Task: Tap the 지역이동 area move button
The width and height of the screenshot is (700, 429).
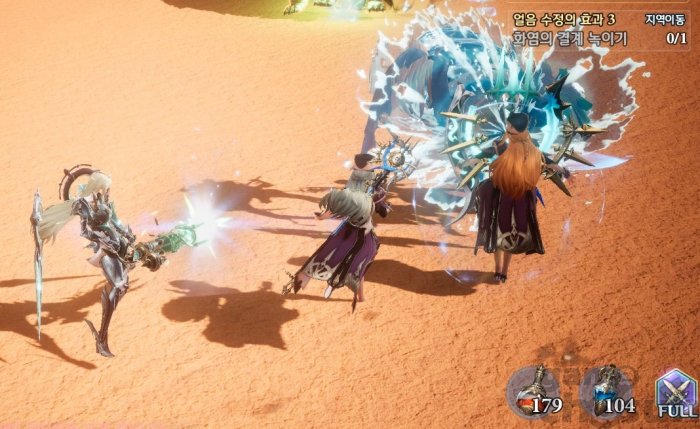Action: pos(665,20)
